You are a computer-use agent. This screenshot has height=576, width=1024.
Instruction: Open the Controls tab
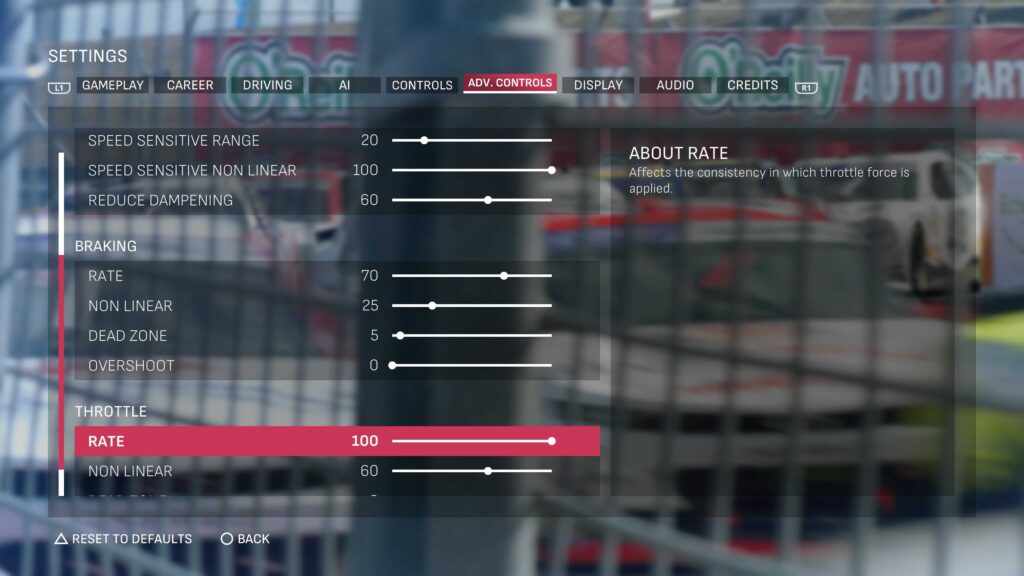click(x=422, y=86)
